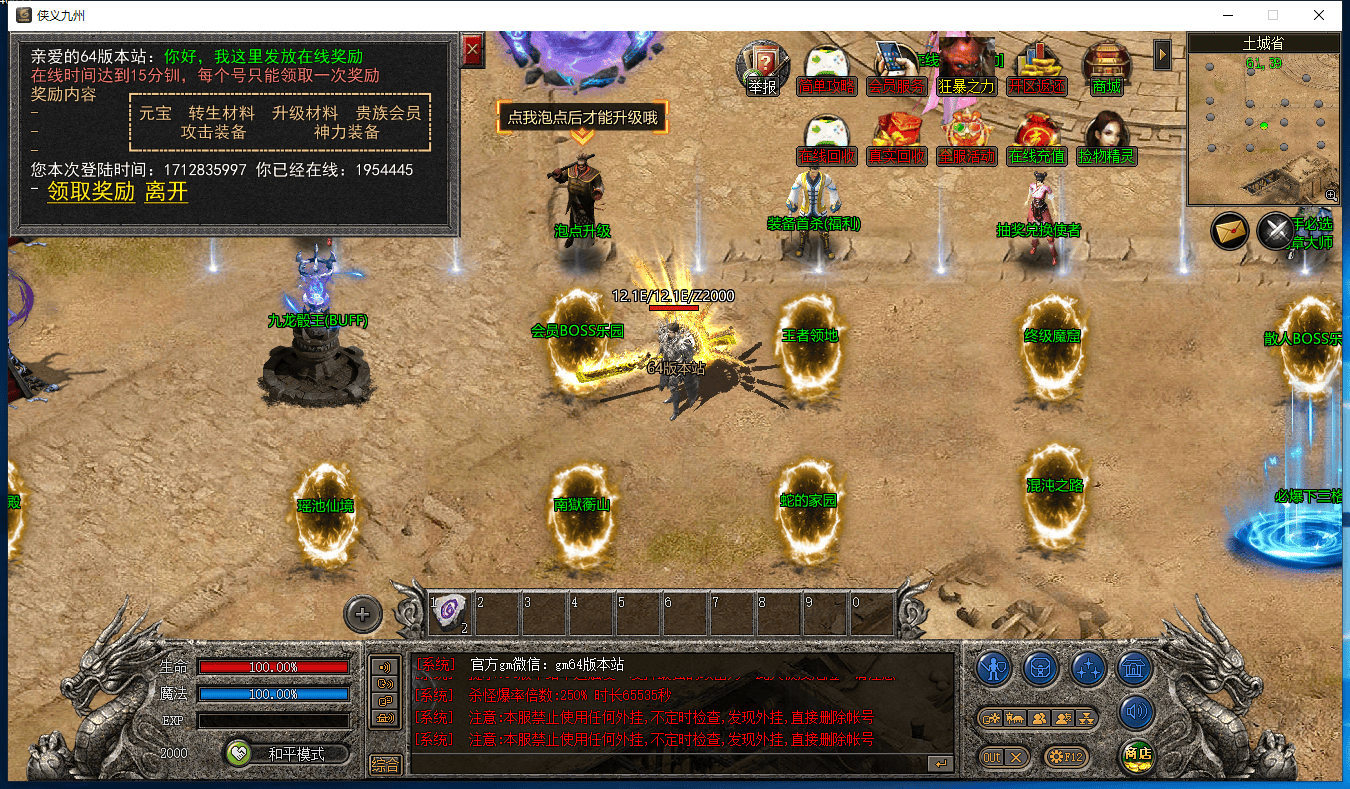Choose 离开 to leave the dialogue
This screenshot has width=1350, height=789.
point(166,192)
